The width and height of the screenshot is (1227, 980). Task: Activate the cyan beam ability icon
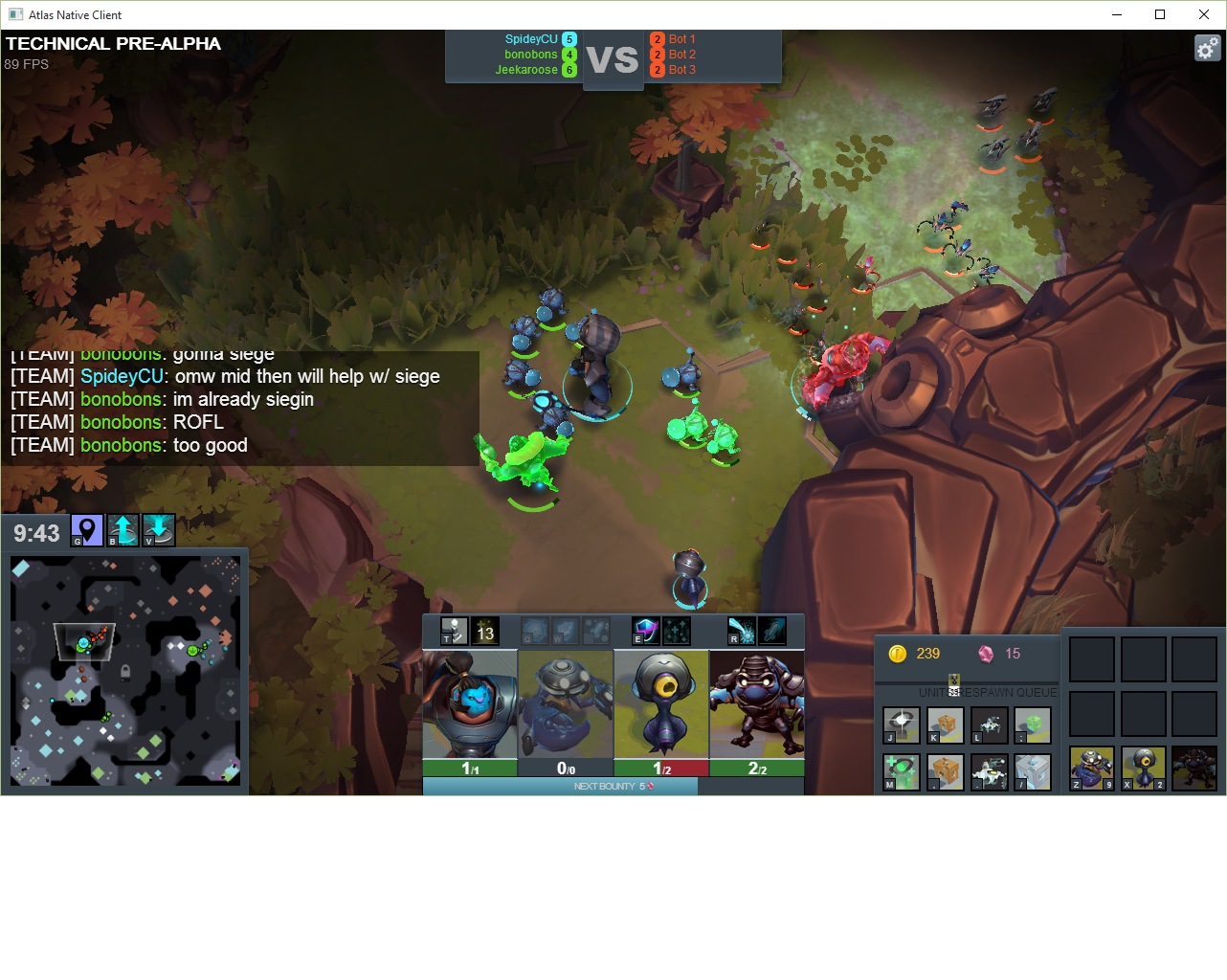[x=742, y=630]
